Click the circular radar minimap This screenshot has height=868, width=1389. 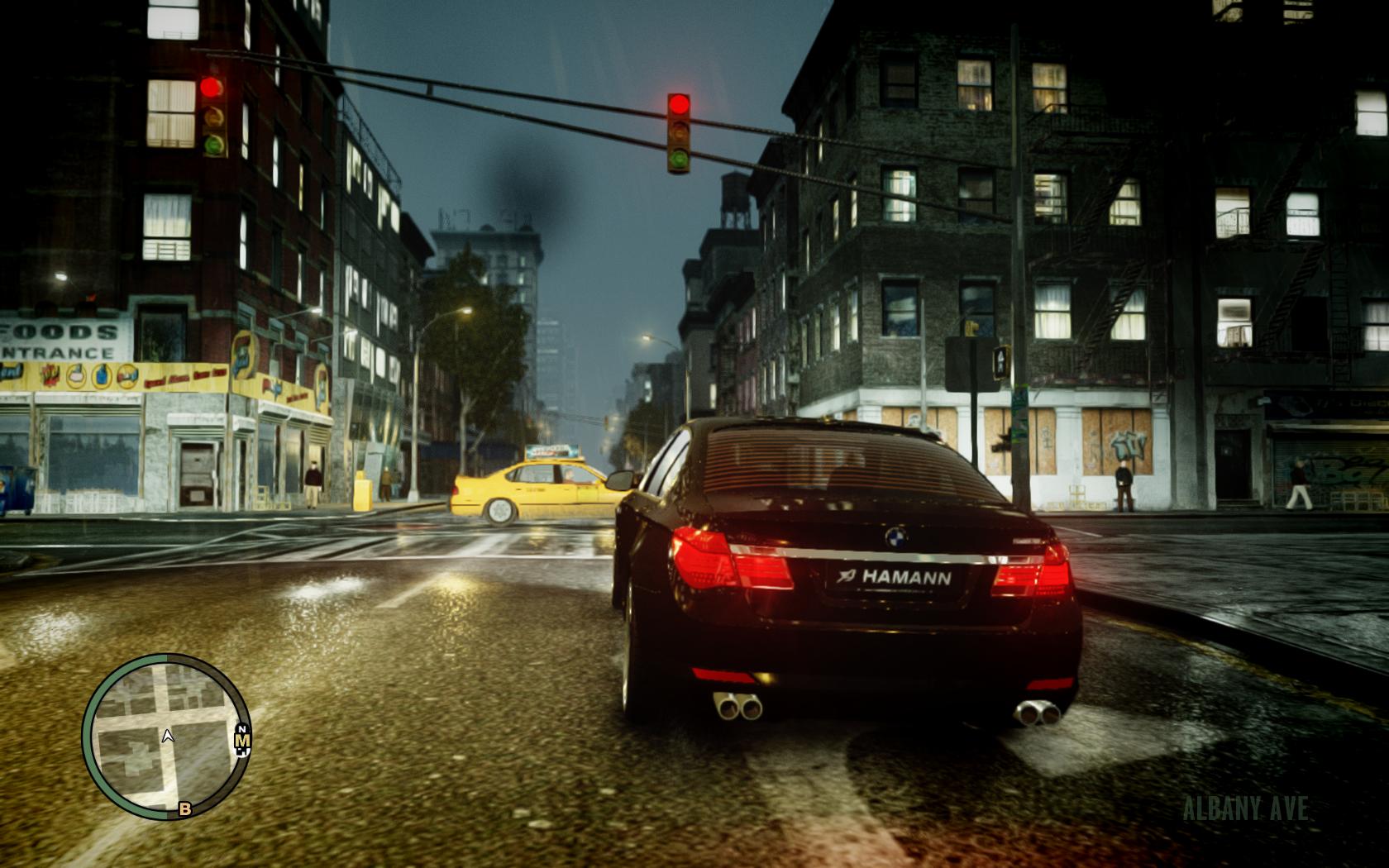[165, 736]
